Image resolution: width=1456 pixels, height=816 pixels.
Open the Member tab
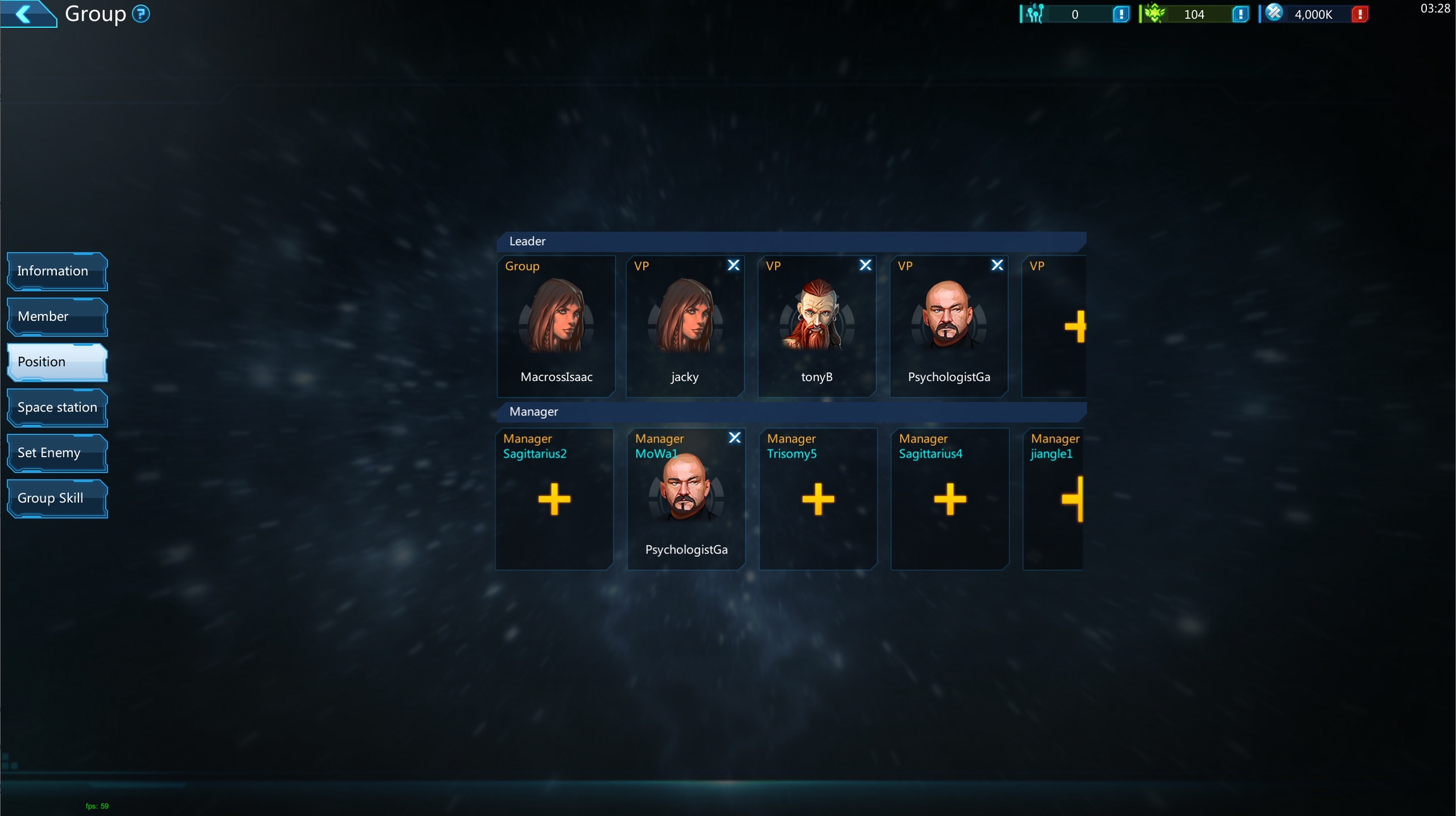click(57, 316)
